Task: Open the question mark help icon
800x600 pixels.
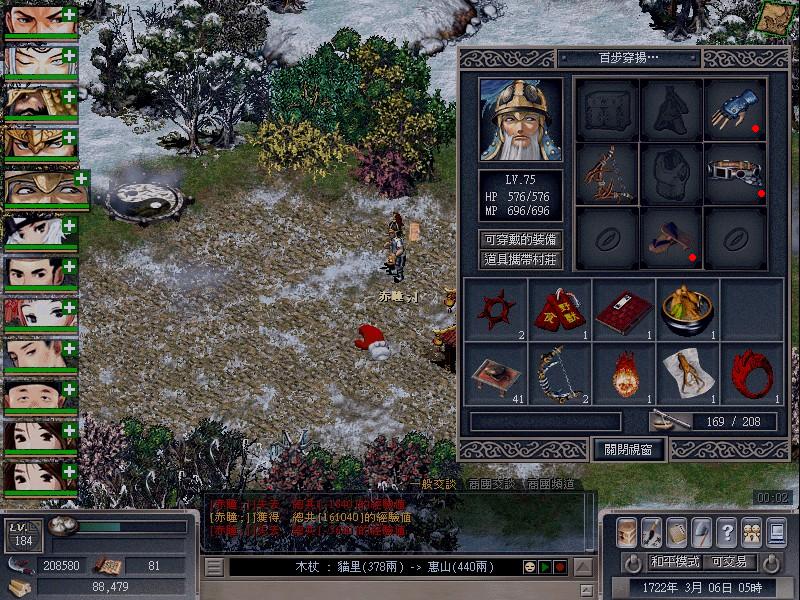Action: click(727, 532)
